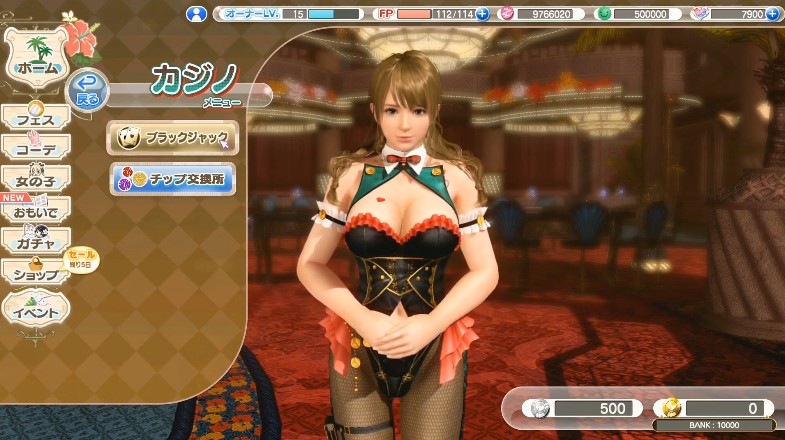
Task: Go back with the 戻る arrow
Action: click(88, 92)
